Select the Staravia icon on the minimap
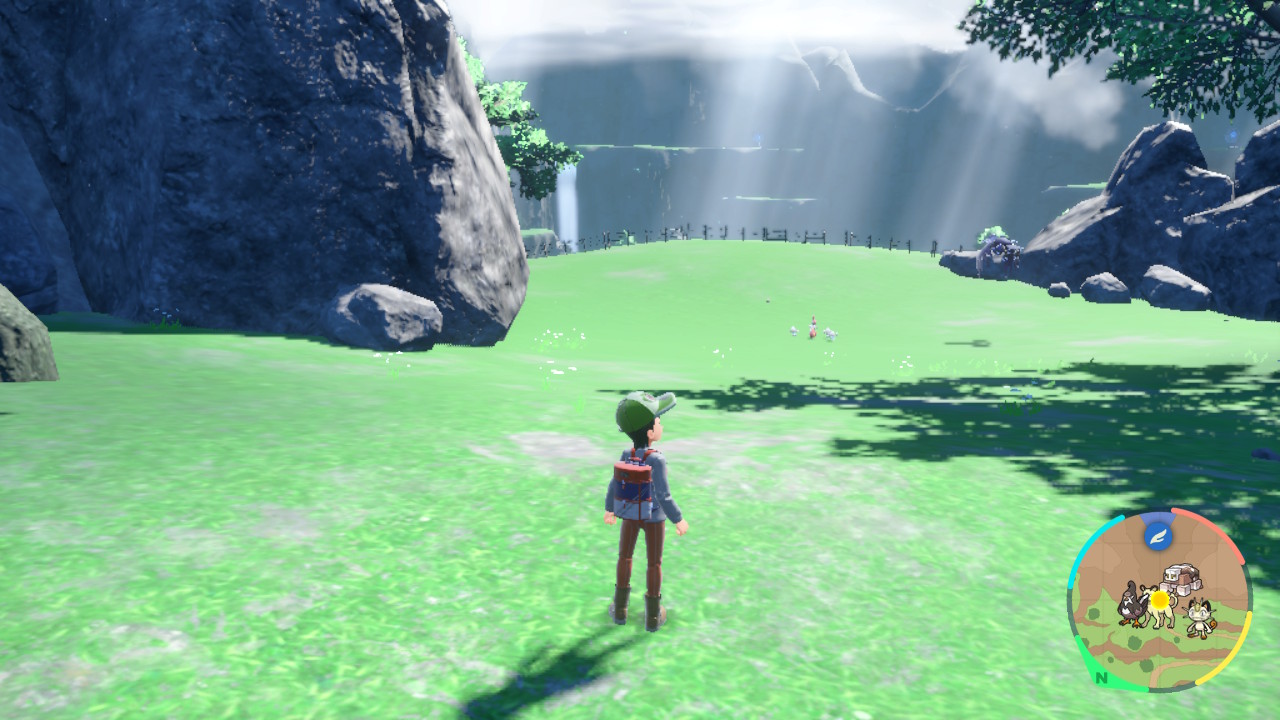The image size is (1280, 720). (x=1132, y=603)
